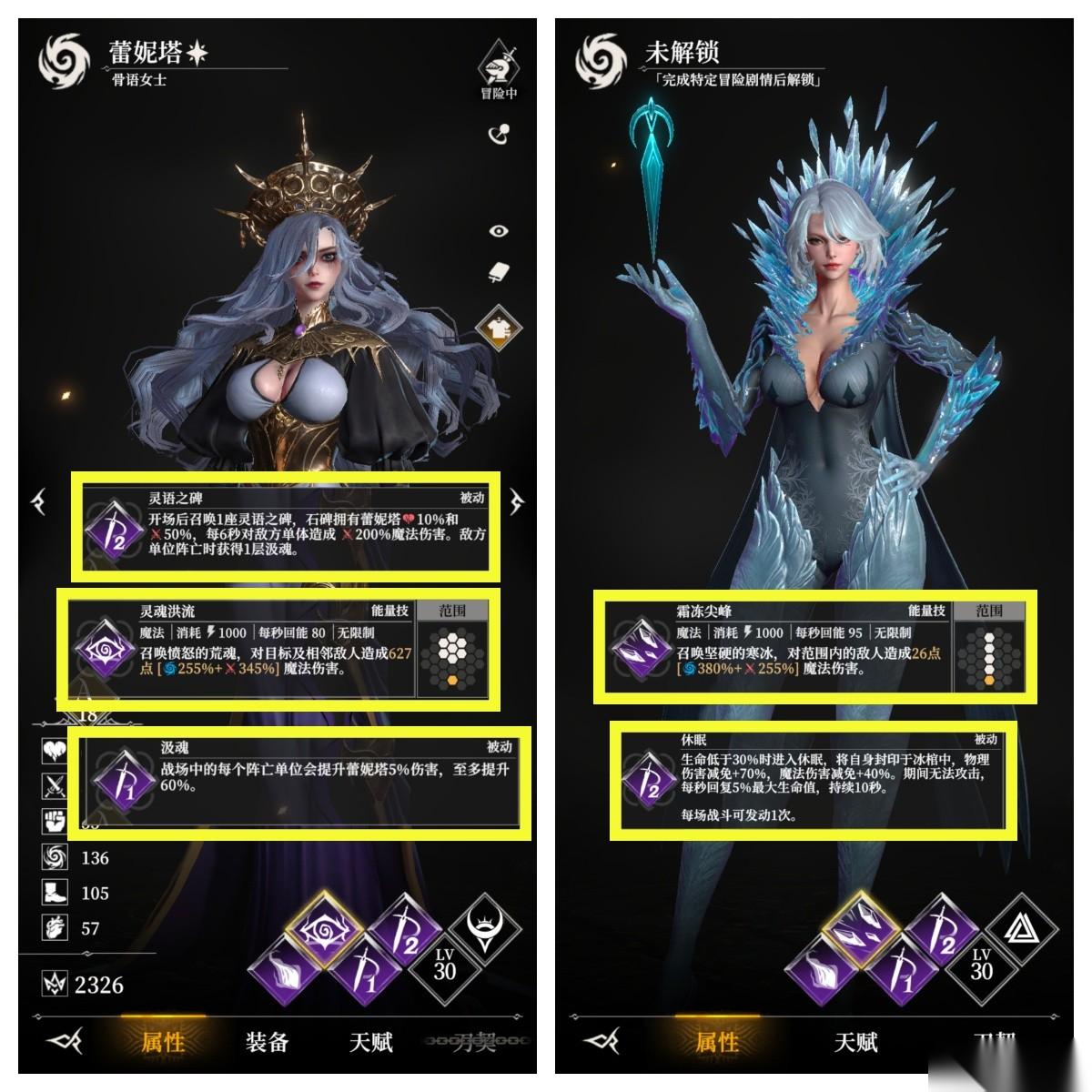Switch to the 装备 tab

point(267,1041)
